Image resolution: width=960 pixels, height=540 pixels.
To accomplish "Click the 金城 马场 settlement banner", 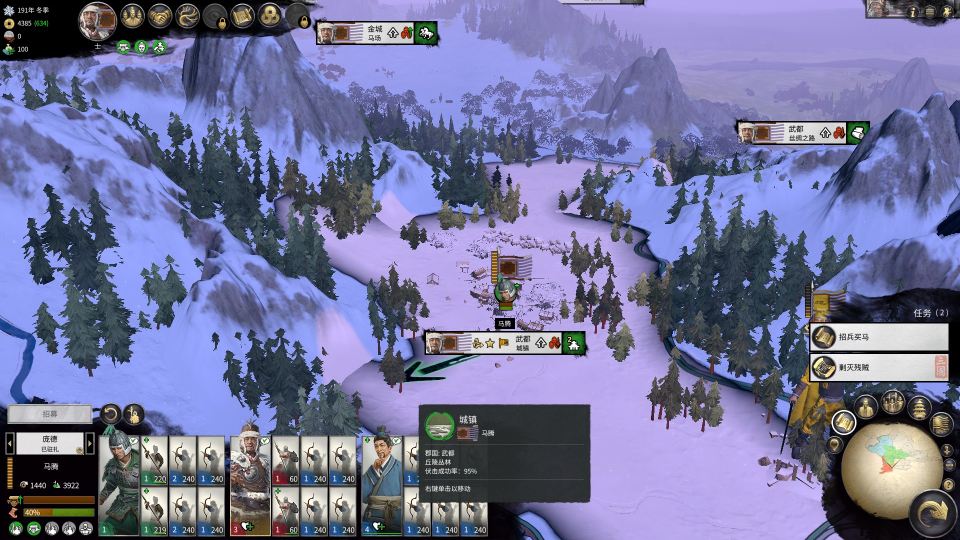I will coord(376,33).
